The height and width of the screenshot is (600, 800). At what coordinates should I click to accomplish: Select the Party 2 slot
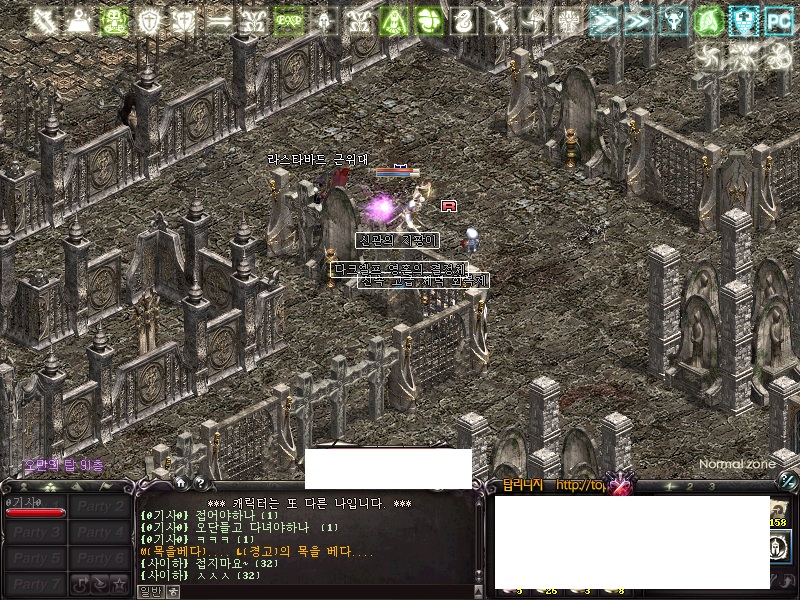click(x=100, y=507)
